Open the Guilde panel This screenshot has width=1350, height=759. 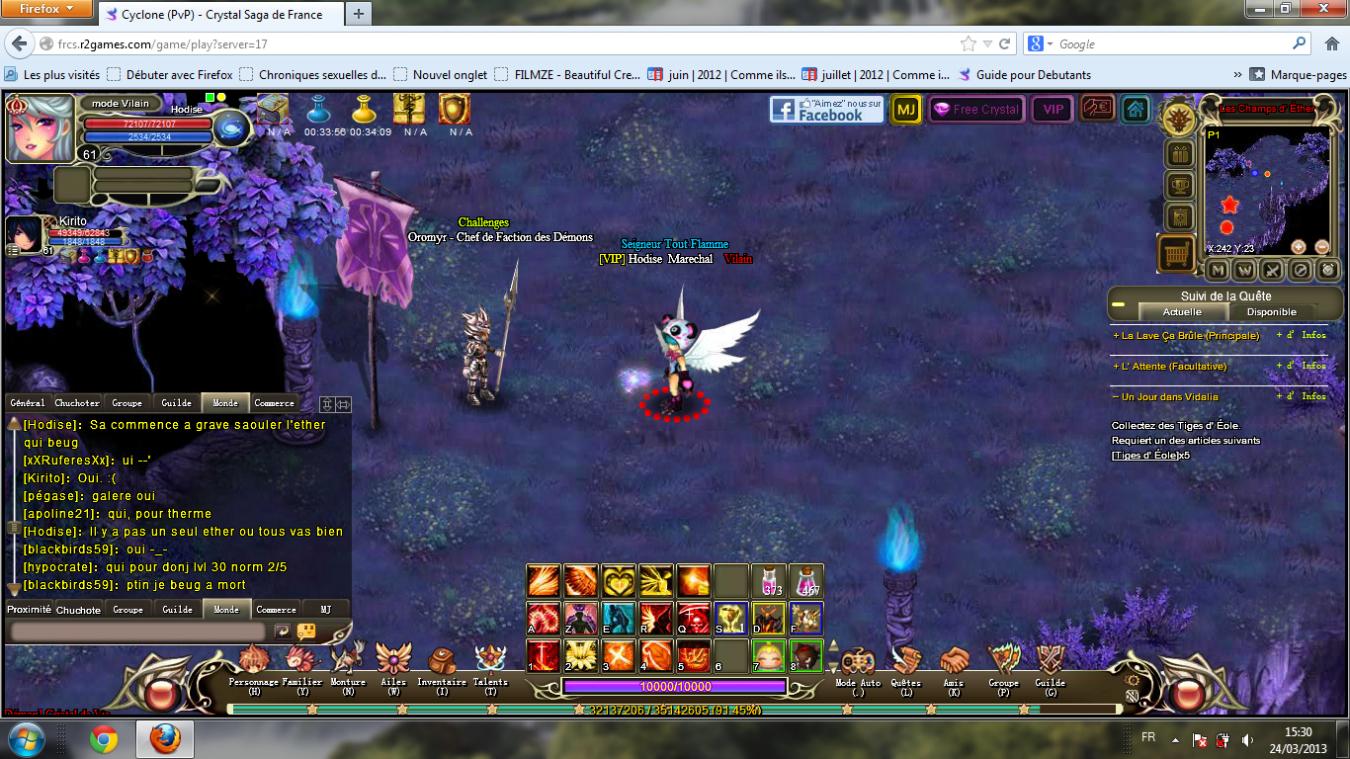click(x=1050, y=662)
